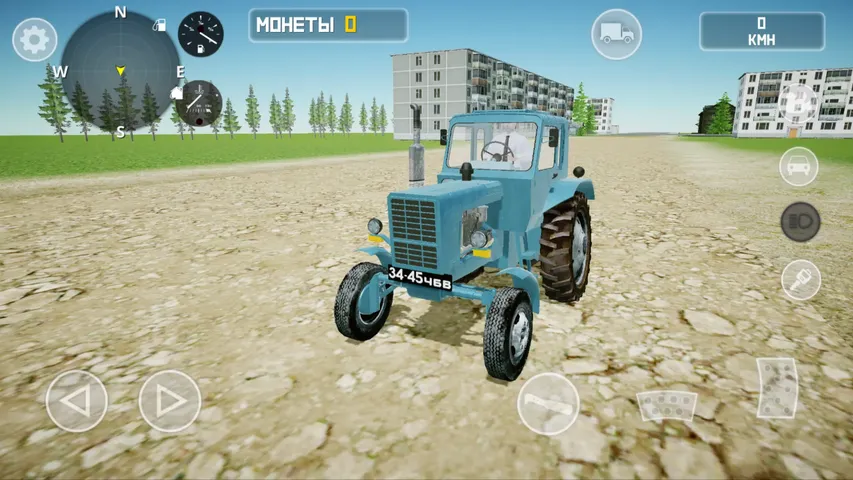The width and height of the screenshot is (853, 480).
Task: Step on the tall gas pedal
Action: (x=777, y=387)
